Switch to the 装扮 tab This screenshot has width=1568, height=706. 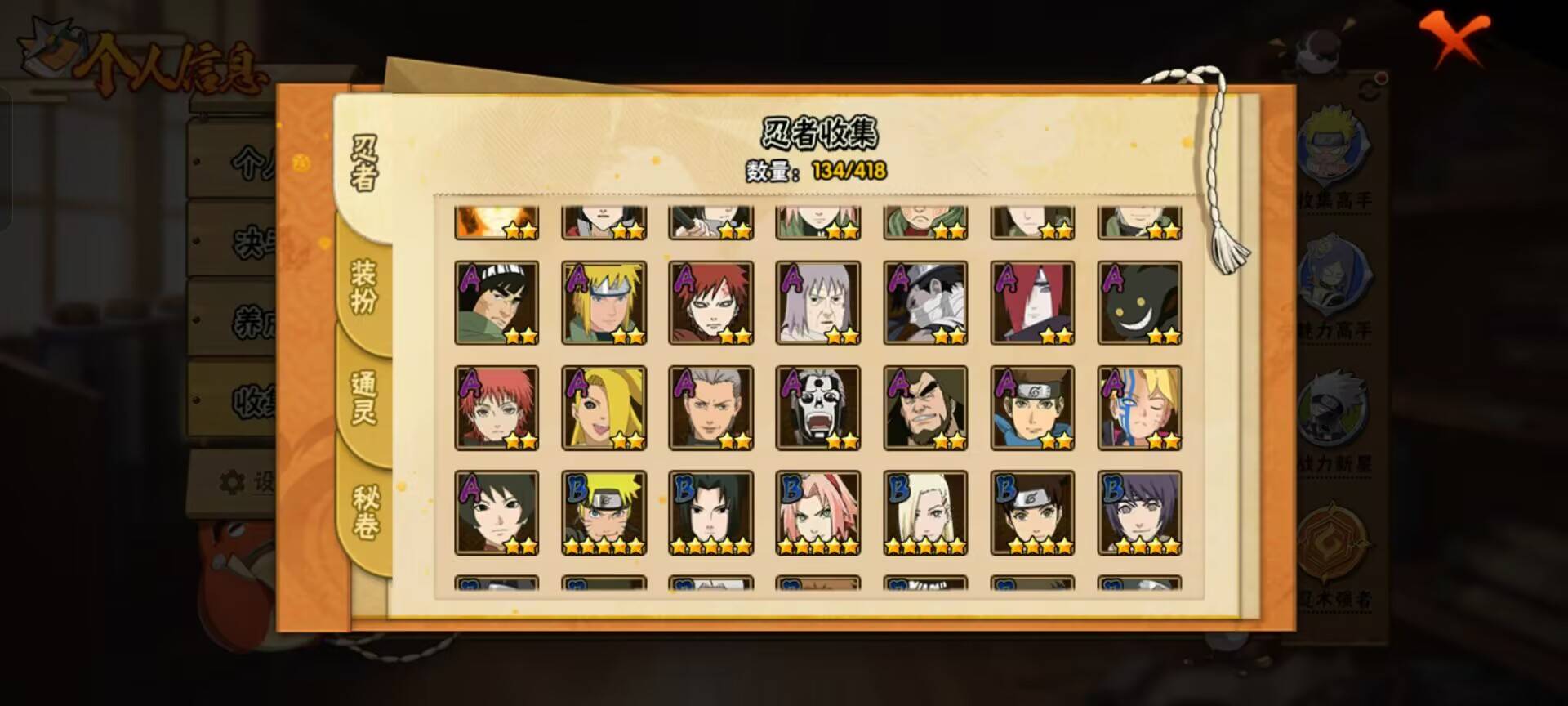click(366, 286)
